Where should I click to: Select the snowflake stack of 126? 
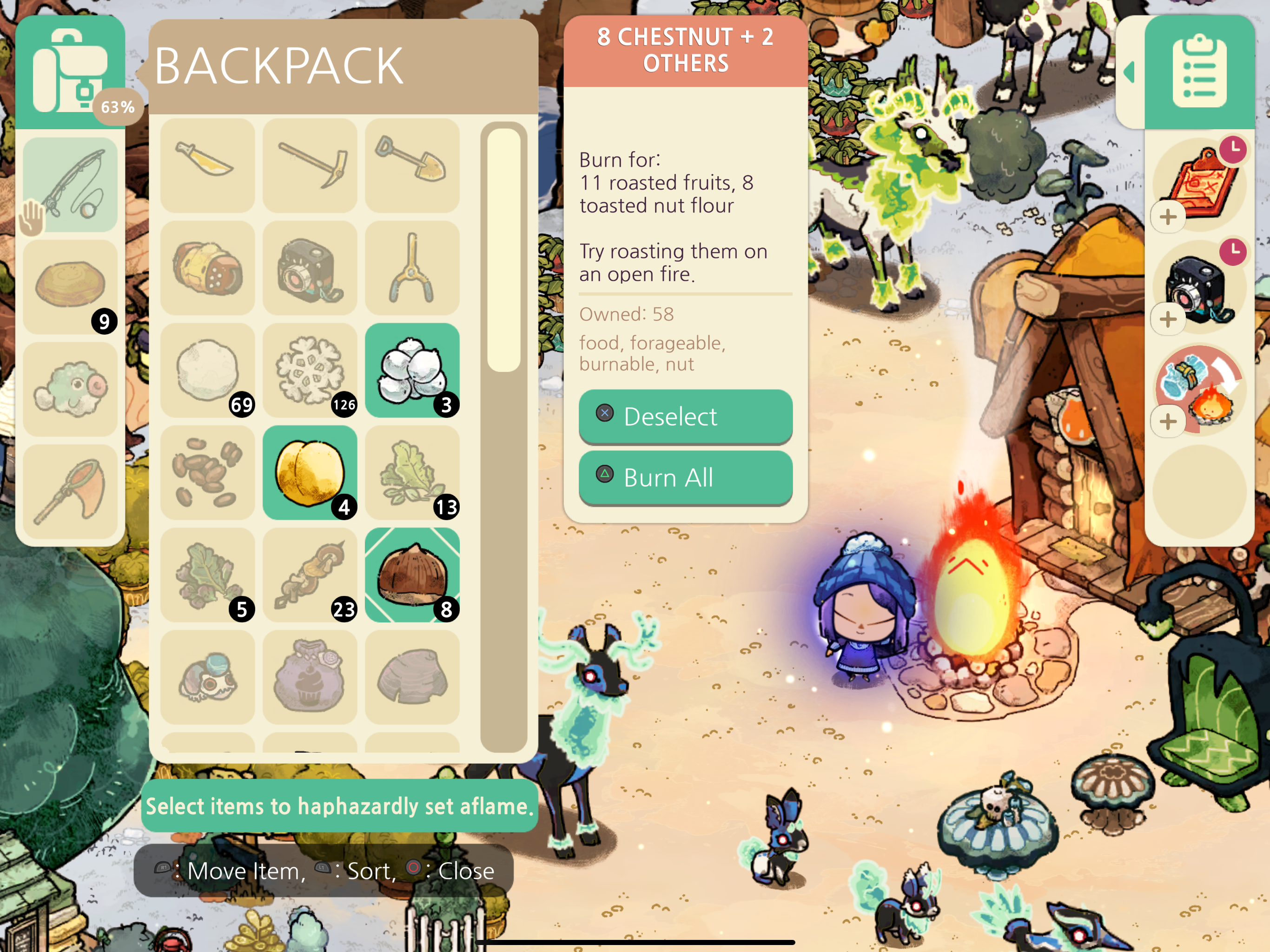click(310, 370)
